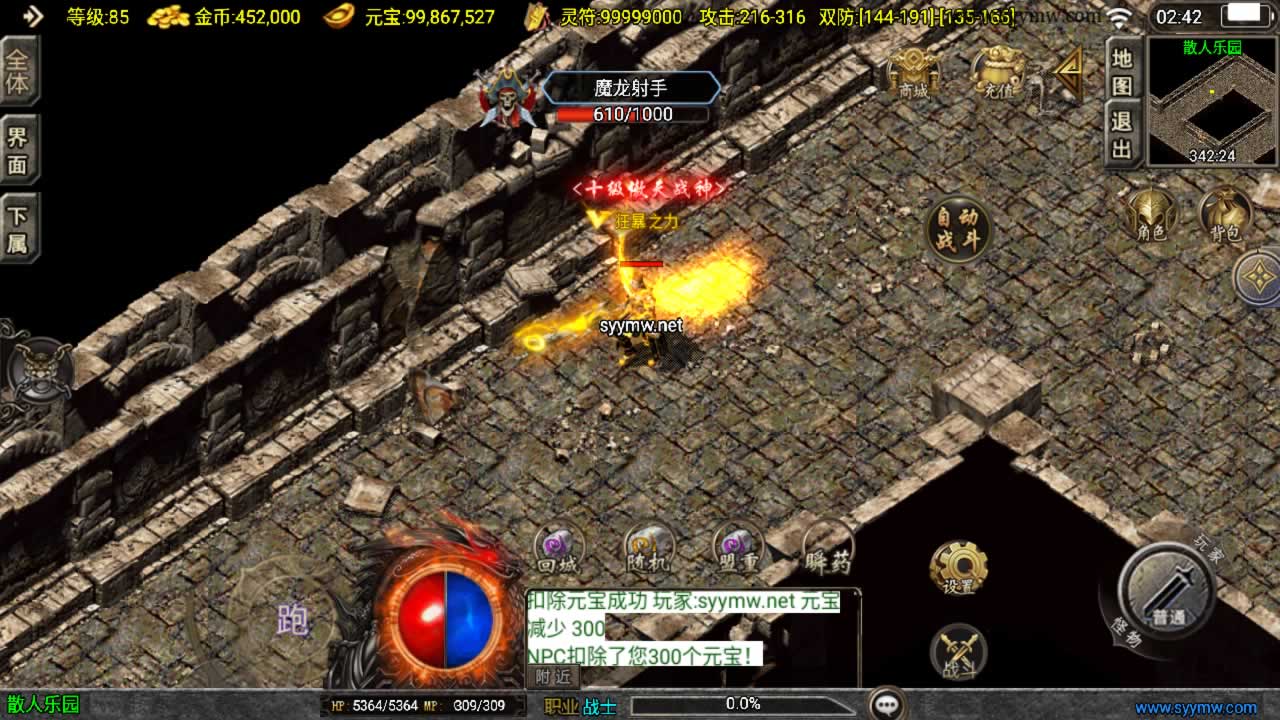Viewport: 1280px width, 720px height.
Task: Click the 散人乐园 minimap
Action: pos(1212,101)
